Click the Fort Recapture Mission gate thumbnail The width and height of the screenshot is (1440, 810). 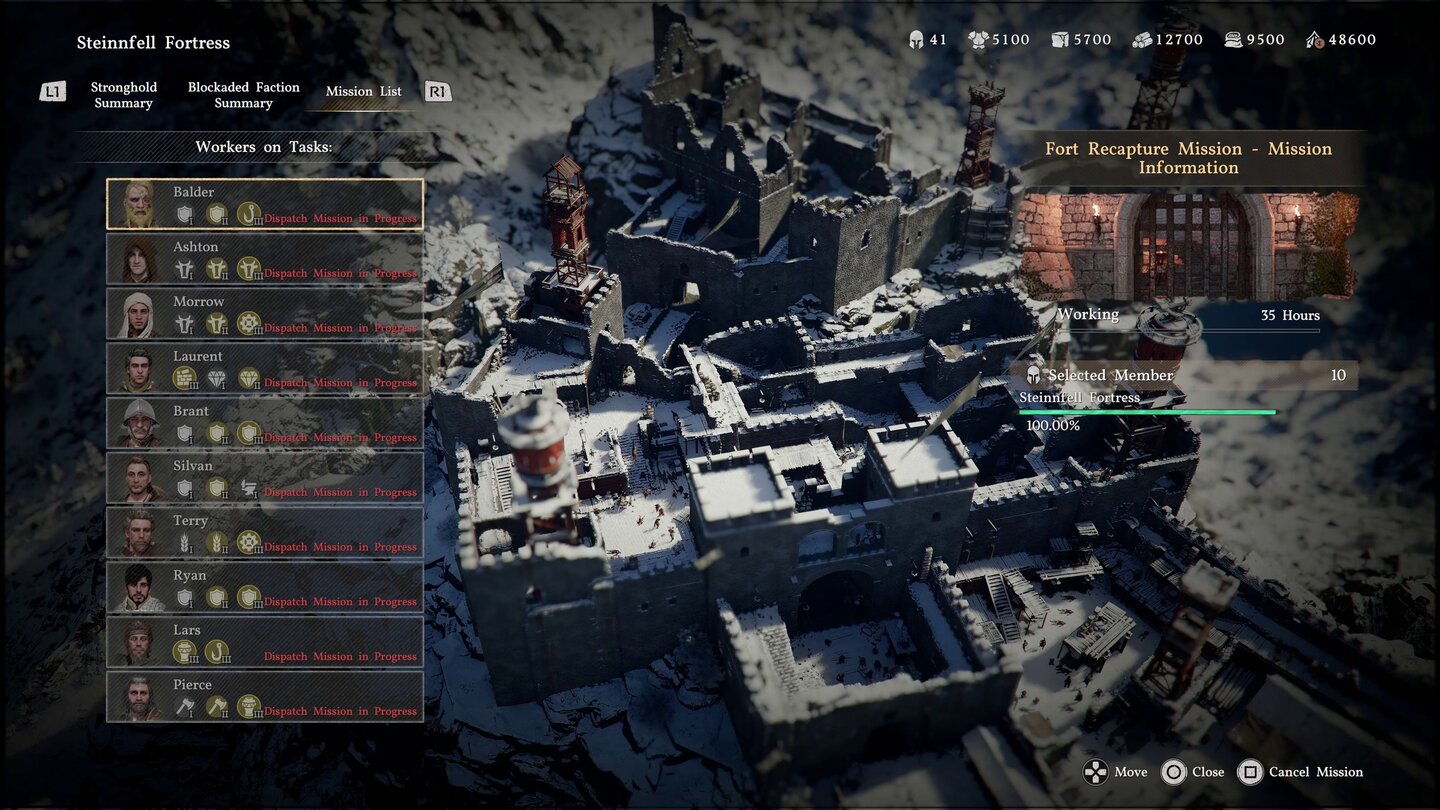[1188, 246]
